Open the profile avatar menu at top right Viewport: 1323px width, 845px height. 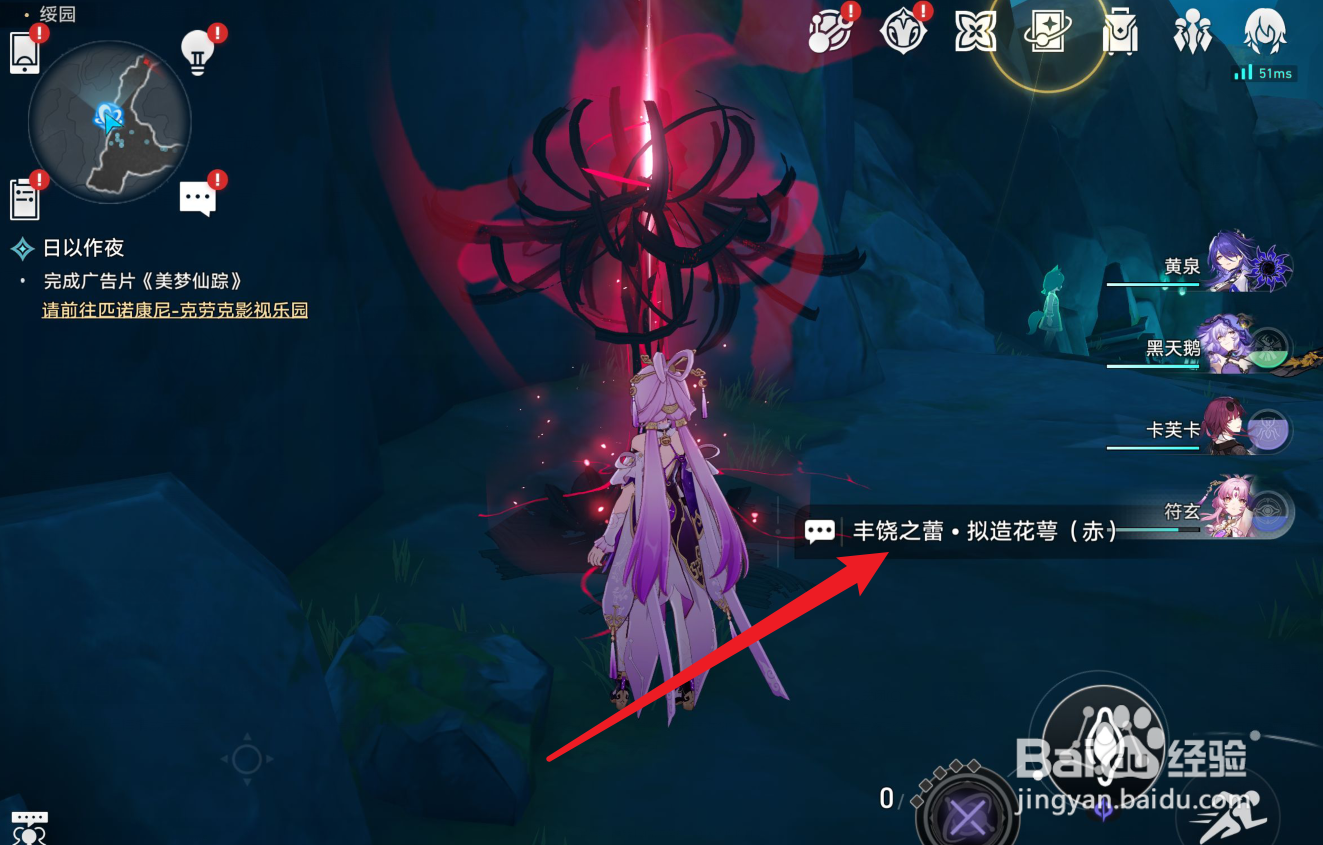coord(1265,30)
